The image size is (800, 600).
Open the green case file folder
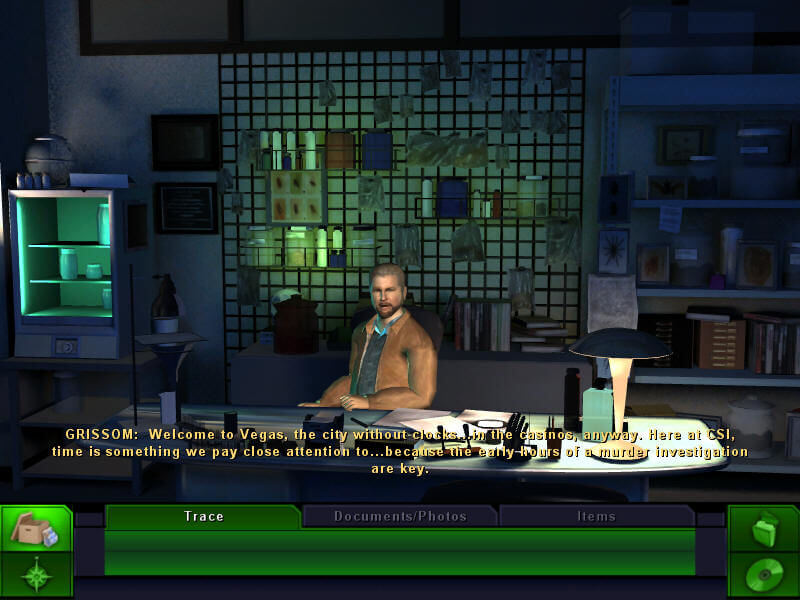(763, 529)
